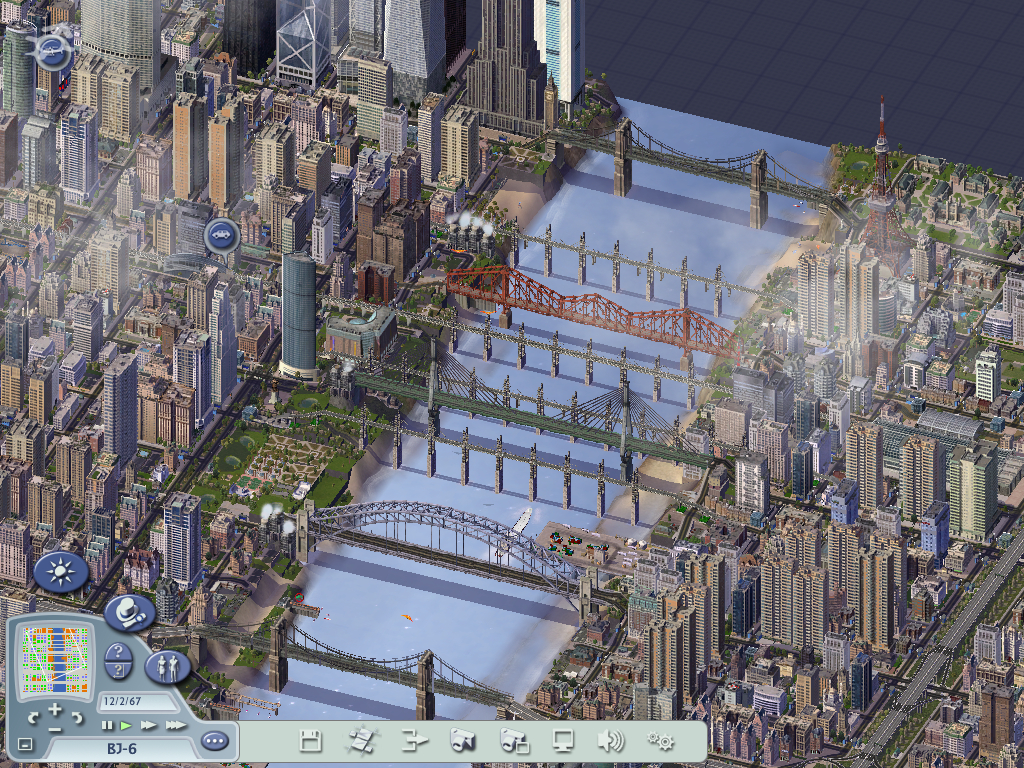Click the upper question mark query button

tap(118, 652)
